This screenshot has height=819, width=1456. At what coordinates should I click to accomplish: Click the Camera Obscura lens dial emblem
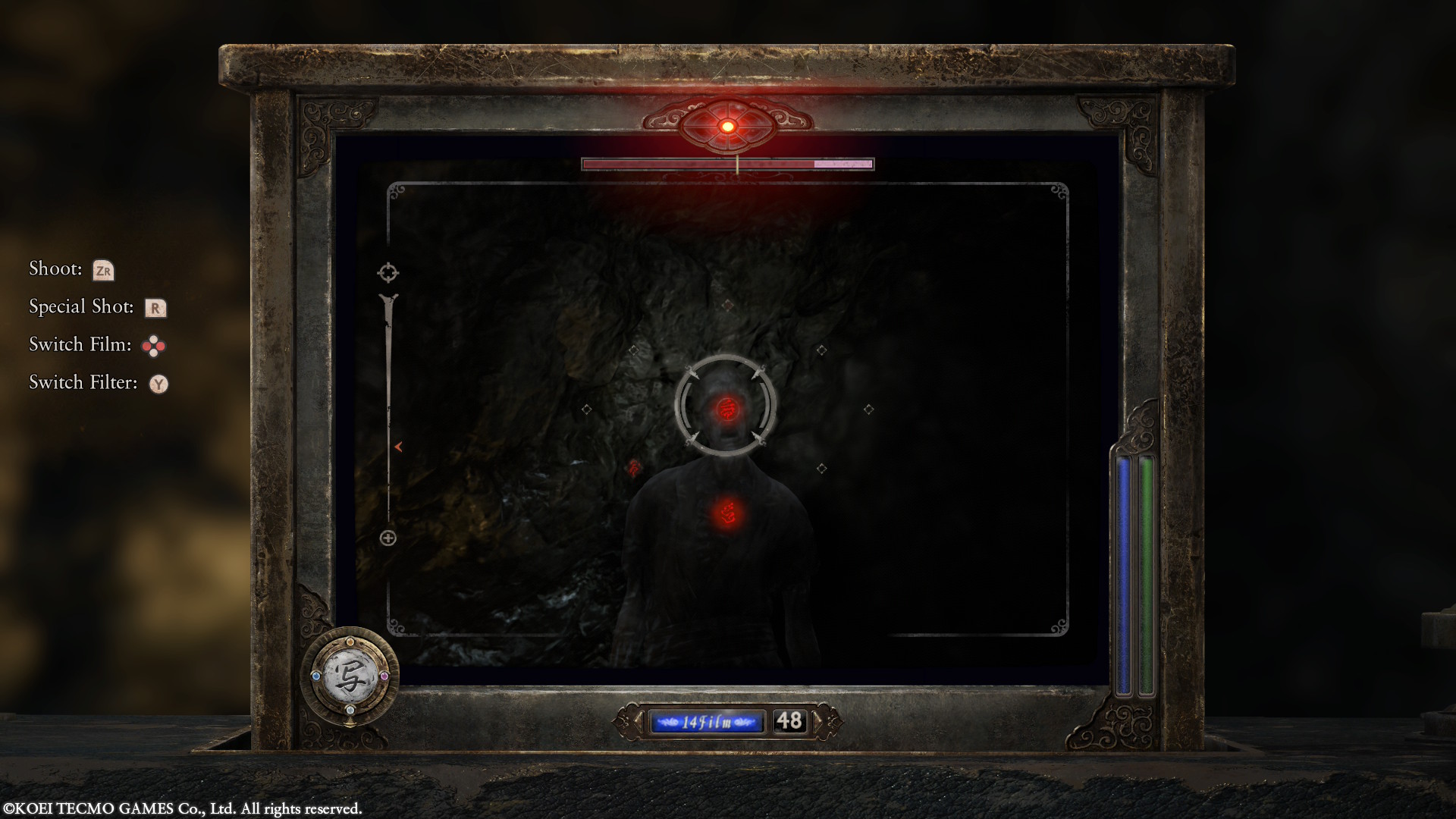tap(350, 676)
